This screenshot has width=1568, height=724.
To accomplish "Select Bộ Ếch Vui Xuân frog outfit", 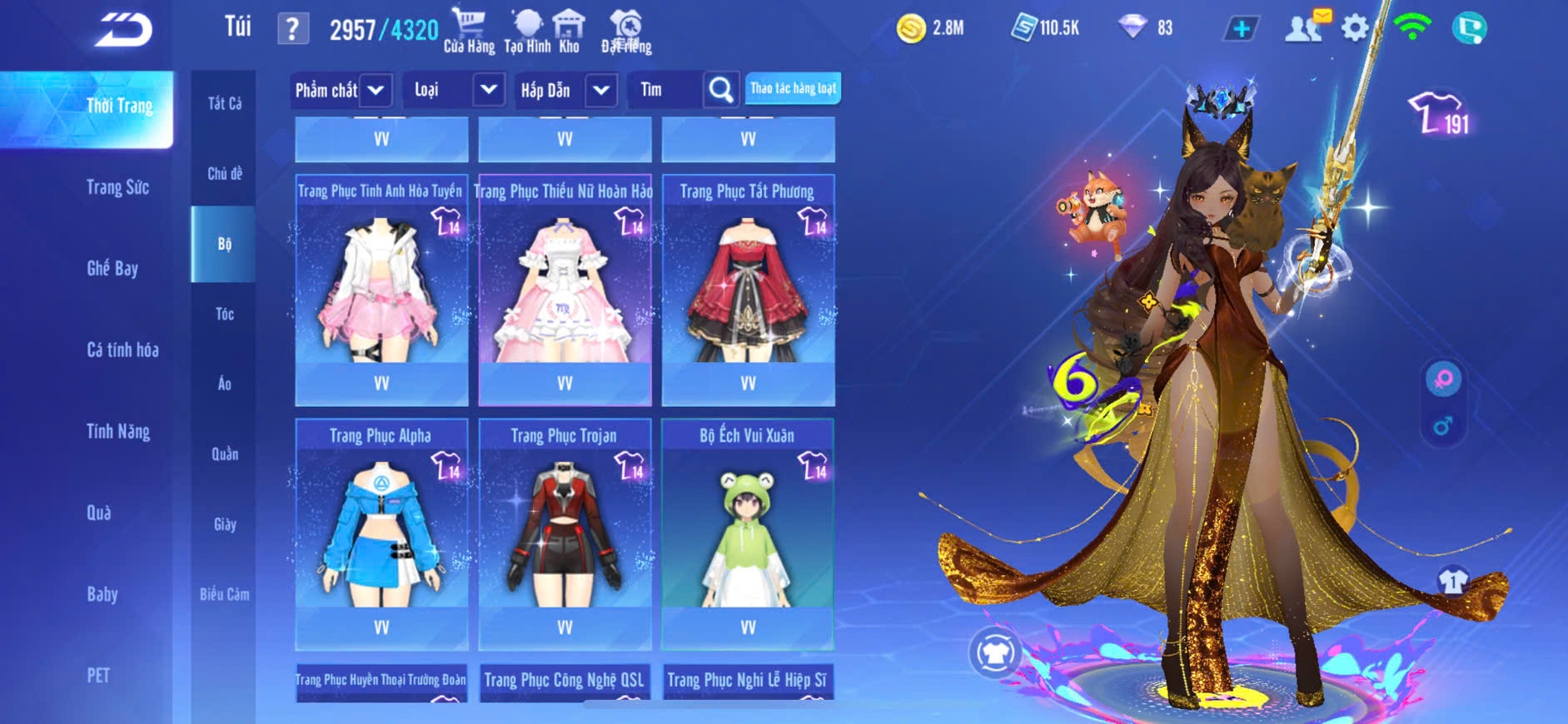I will (748, 533).
